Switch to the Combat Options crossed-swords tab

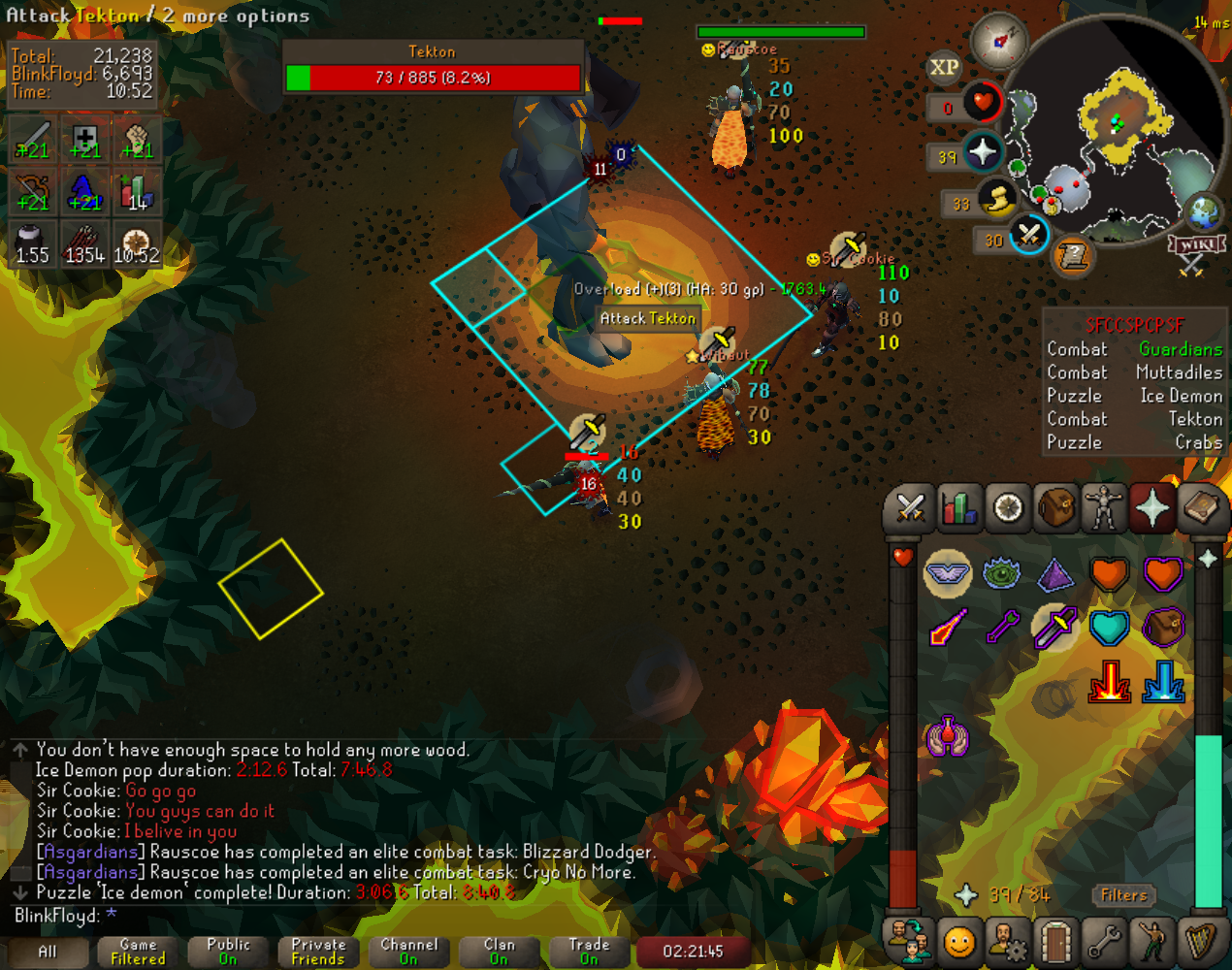(x=910, y=507)
